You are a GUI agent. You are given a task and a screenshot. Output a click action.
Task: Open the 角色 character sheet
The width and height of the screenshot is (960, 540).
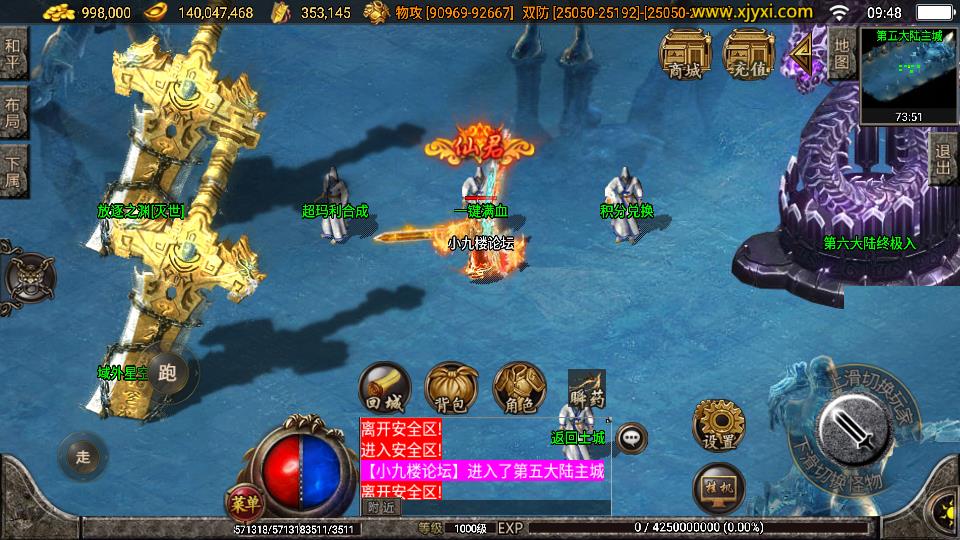(x=519, y=388)
